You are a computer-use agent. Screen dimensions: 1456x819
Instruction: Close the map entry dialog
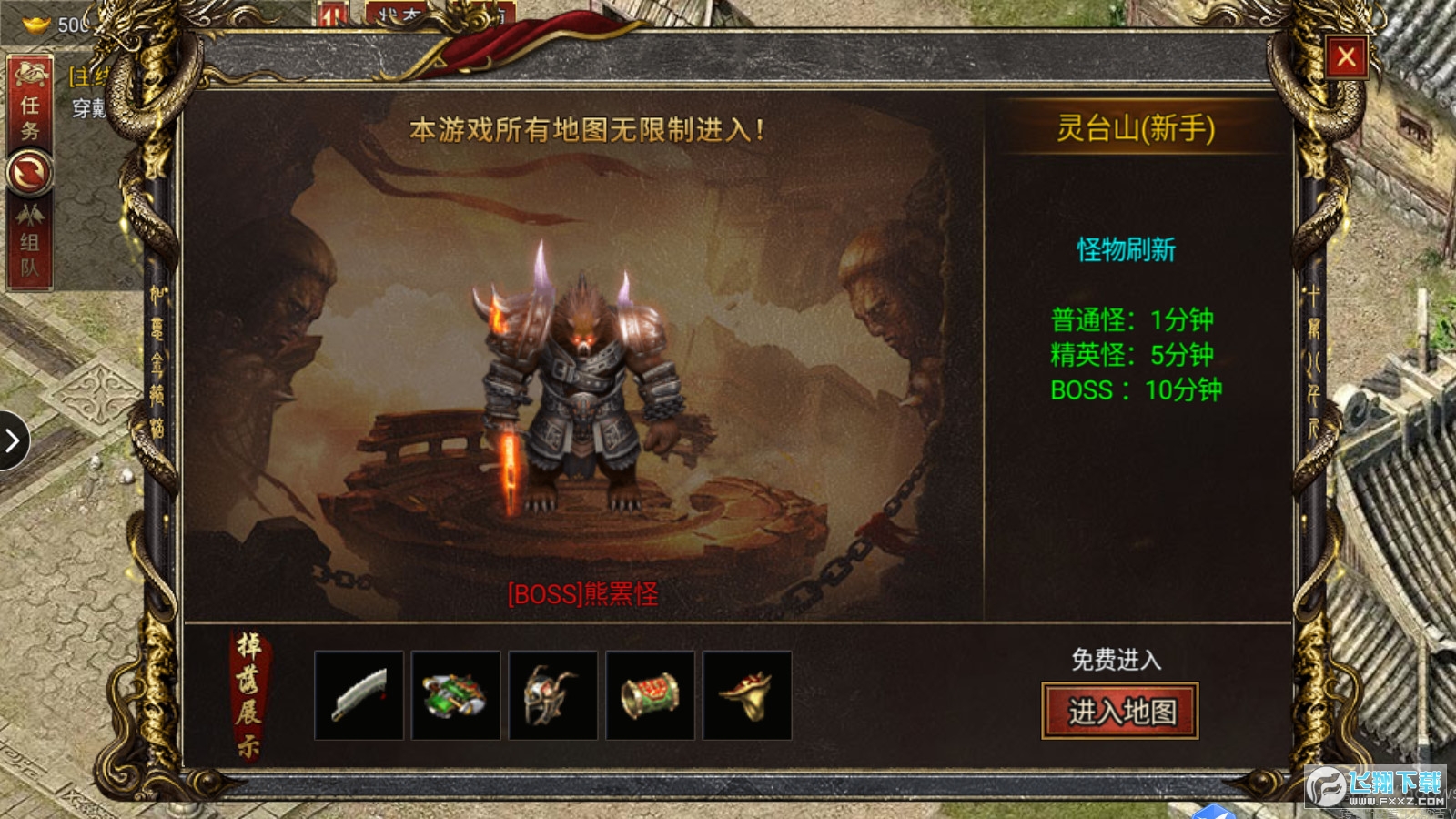click(1347, 57)
